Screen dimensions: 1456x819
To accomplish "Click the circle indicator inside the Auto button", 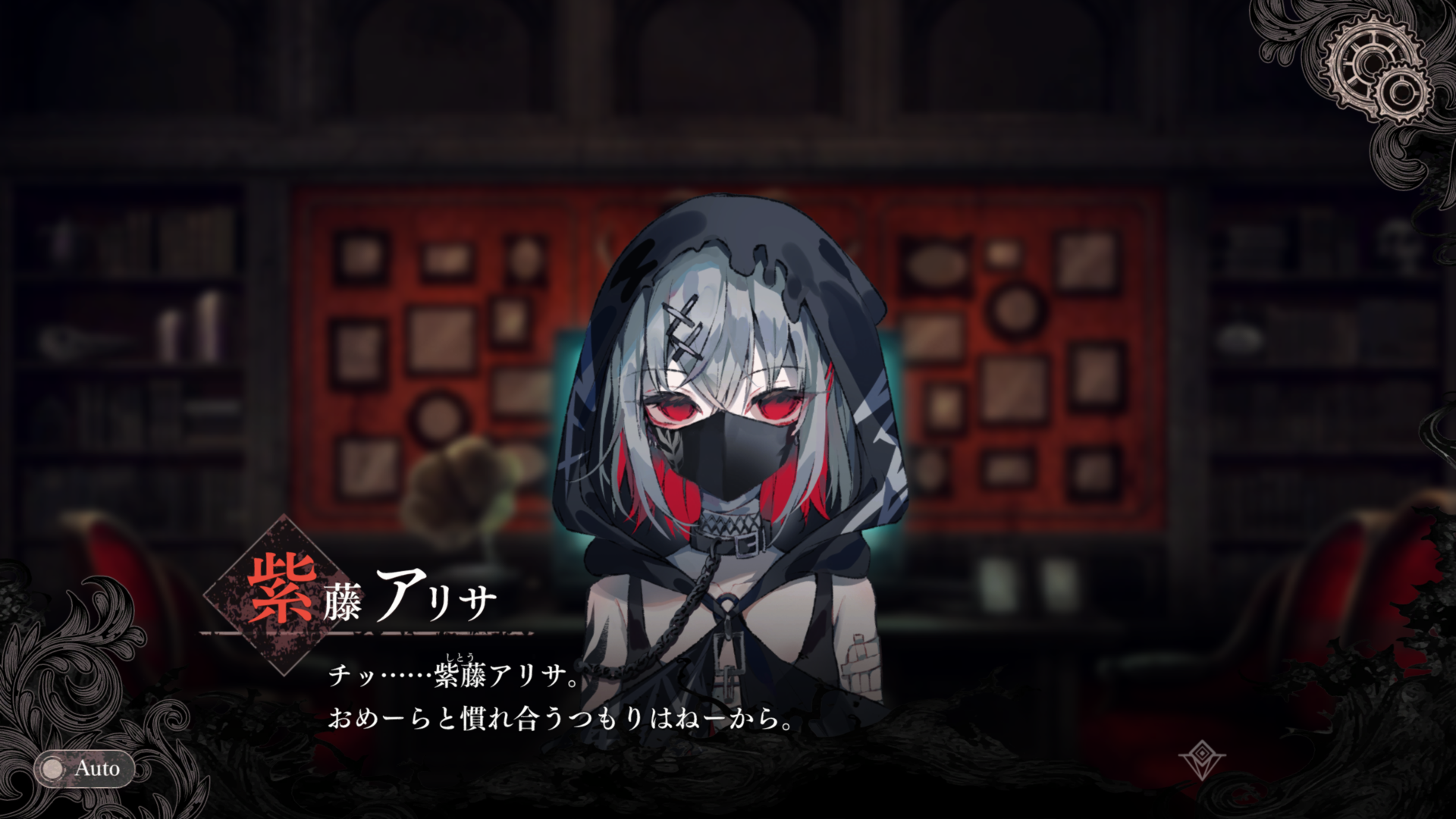I will point(53,769).
